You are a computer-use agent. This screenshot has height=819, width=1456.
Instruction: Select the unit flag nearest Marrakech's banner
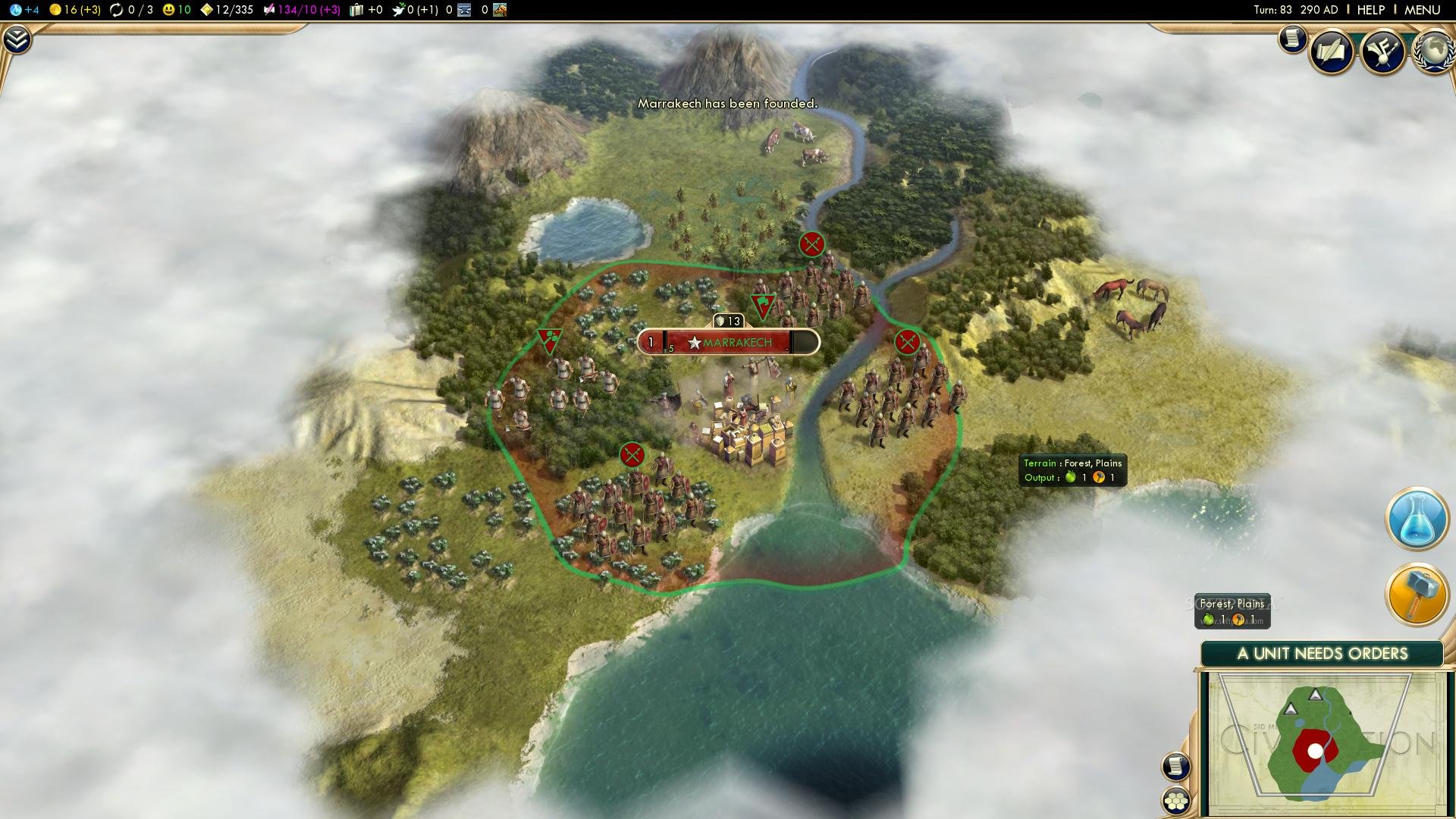coord(762,305)
